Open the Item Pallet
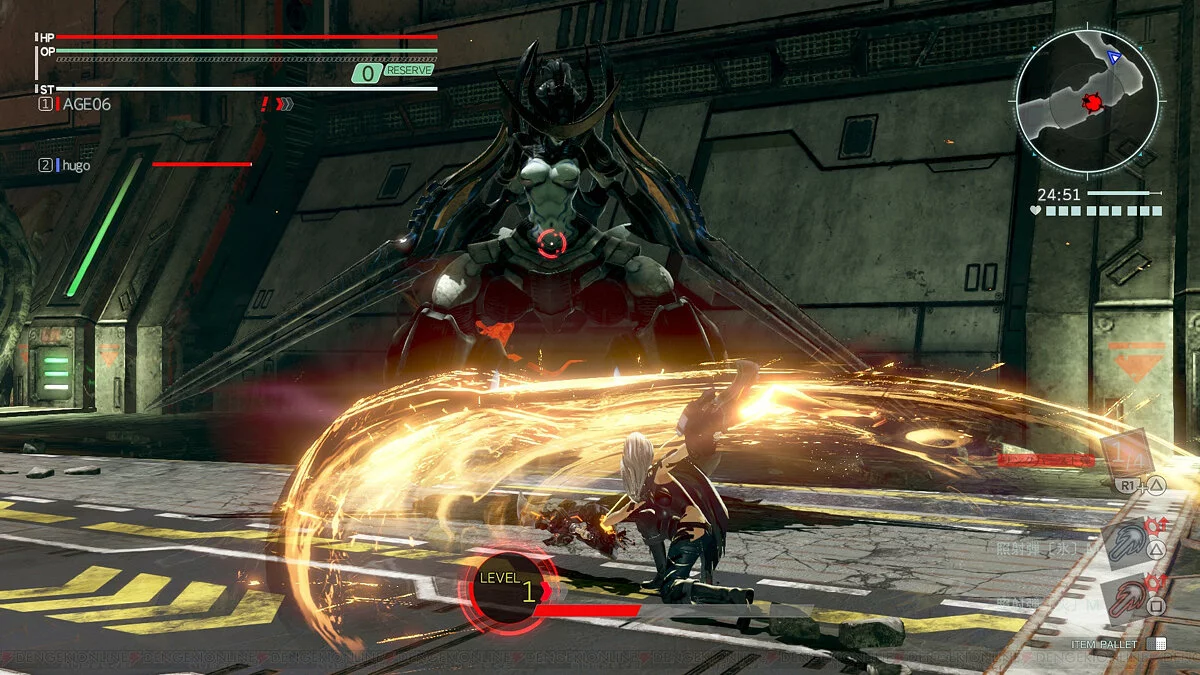The height and width of the screenshot is (675, 1200). pos(1118,645)
